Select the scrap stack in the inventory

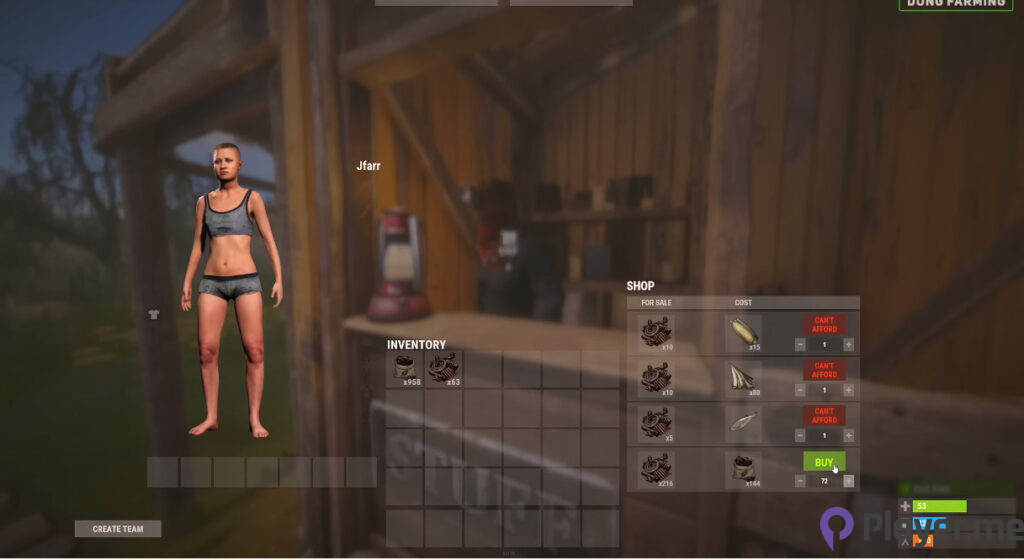[x=444, y=367]
